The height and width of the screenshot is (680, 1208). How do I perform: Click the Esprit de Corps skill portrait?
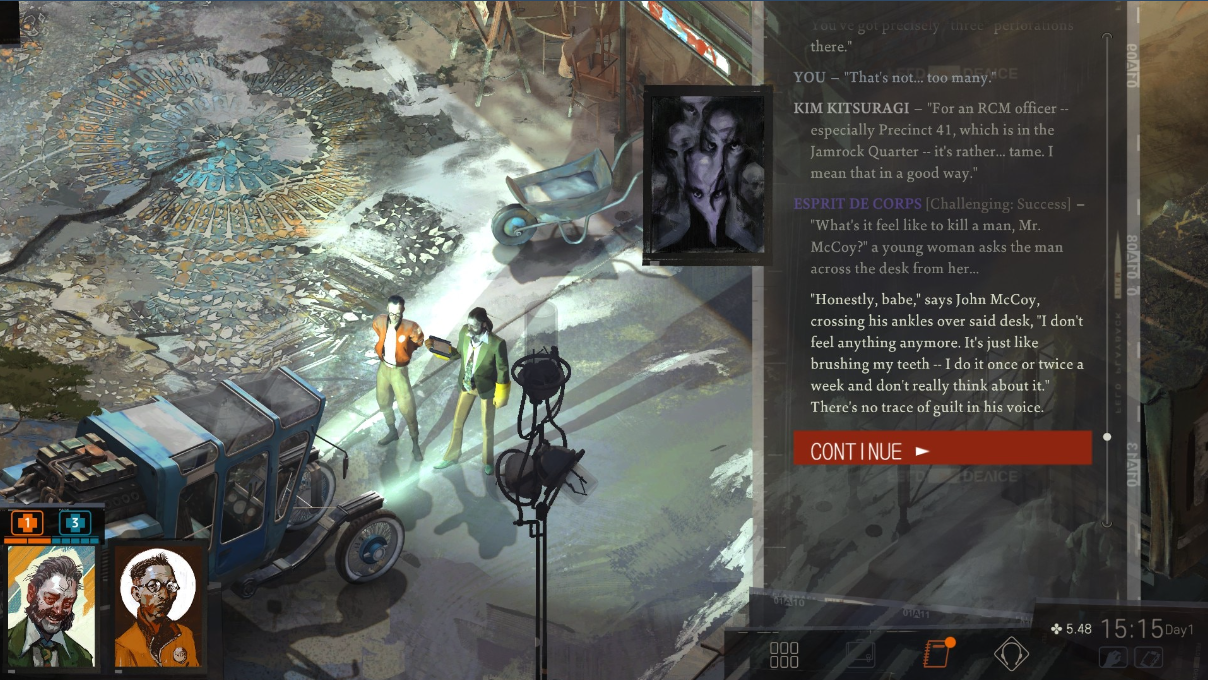(707, 174)
